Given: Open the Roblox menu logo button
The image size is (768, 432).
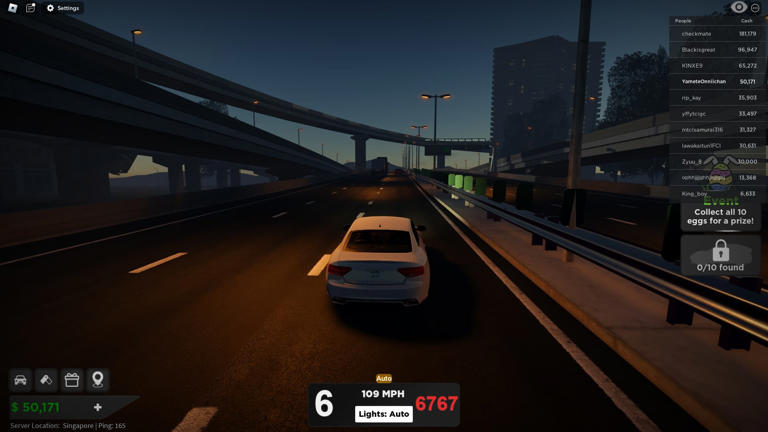Looking at the screenshot, I should click(x=13, y=8).
